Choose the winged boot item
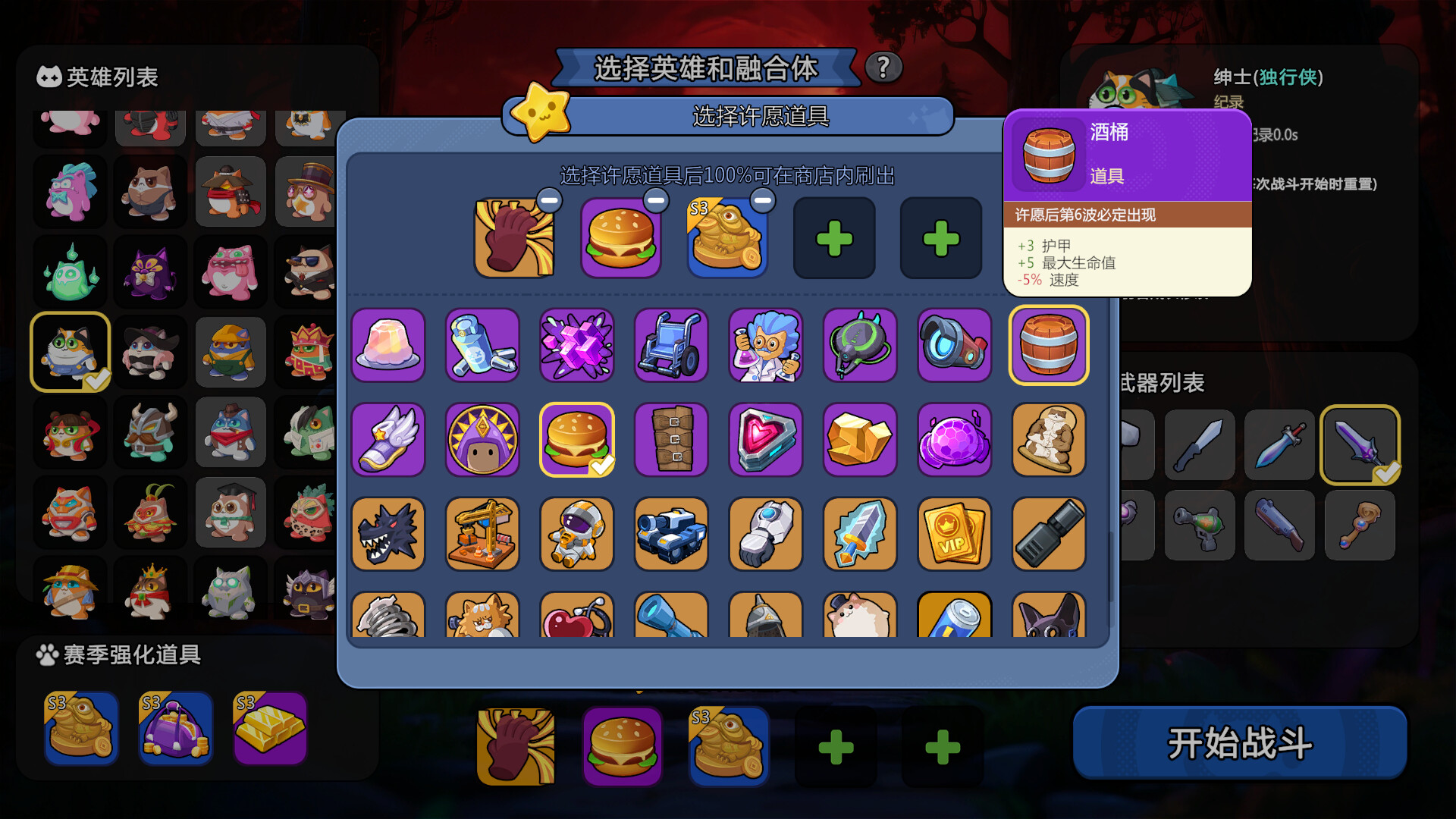The height and width of the screenshot is (819, 1456). (x=388, y=441)
